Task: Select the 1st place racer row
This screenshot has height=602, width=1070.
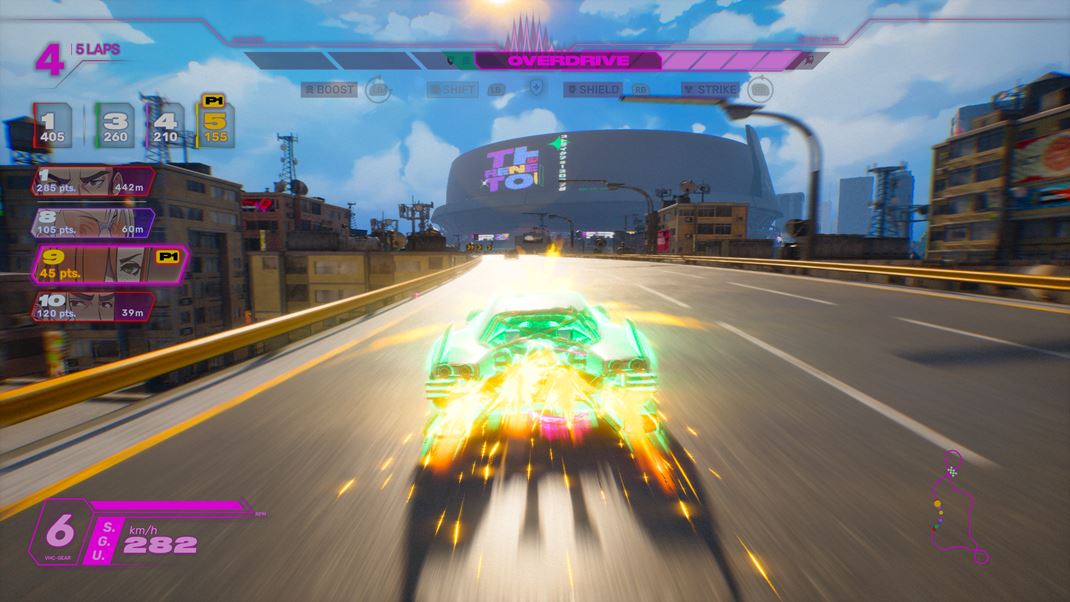Action: coord(92,183)
